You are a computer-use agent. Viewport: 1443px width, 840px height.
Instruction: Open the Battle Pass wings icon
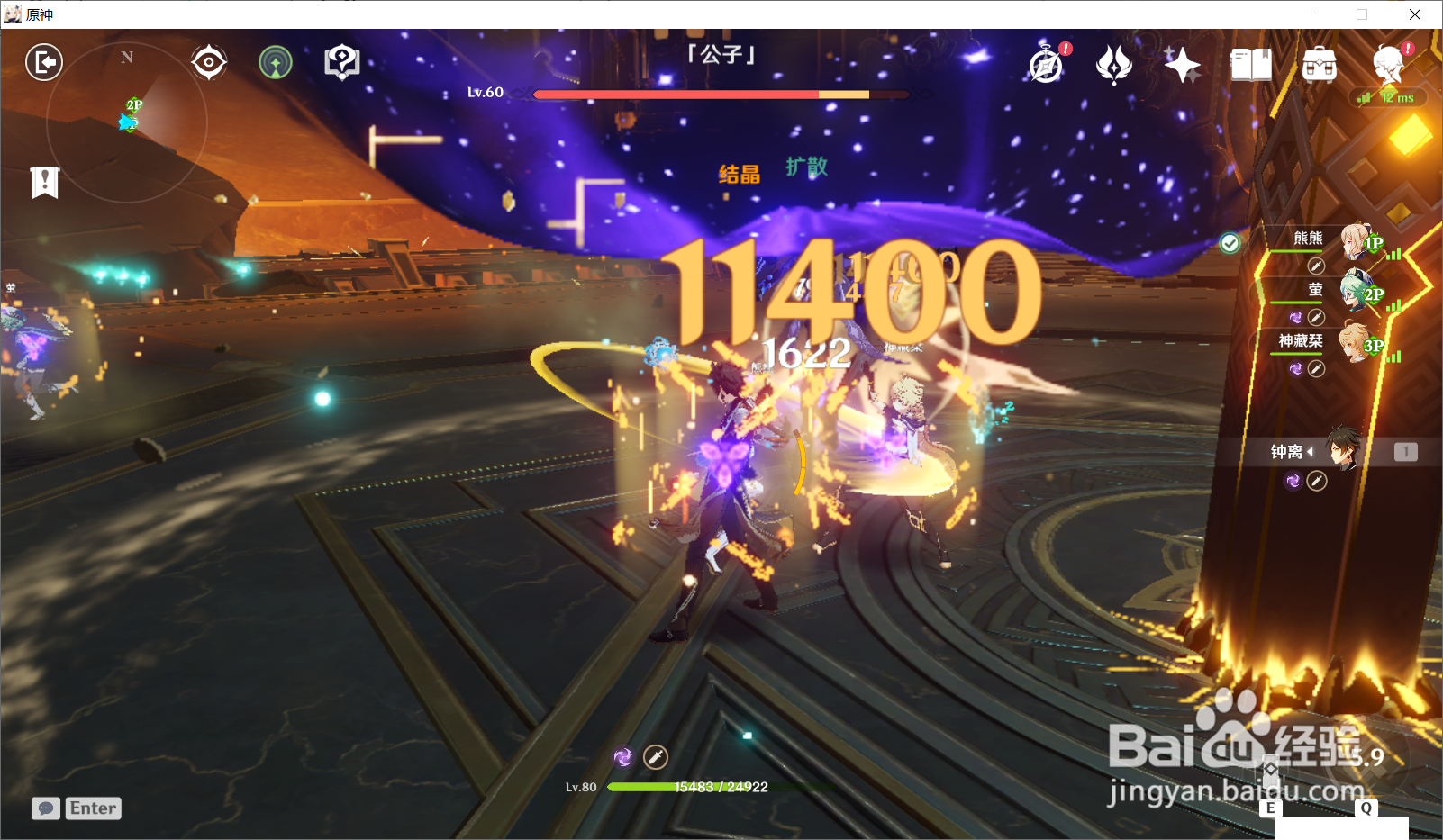1114,63
